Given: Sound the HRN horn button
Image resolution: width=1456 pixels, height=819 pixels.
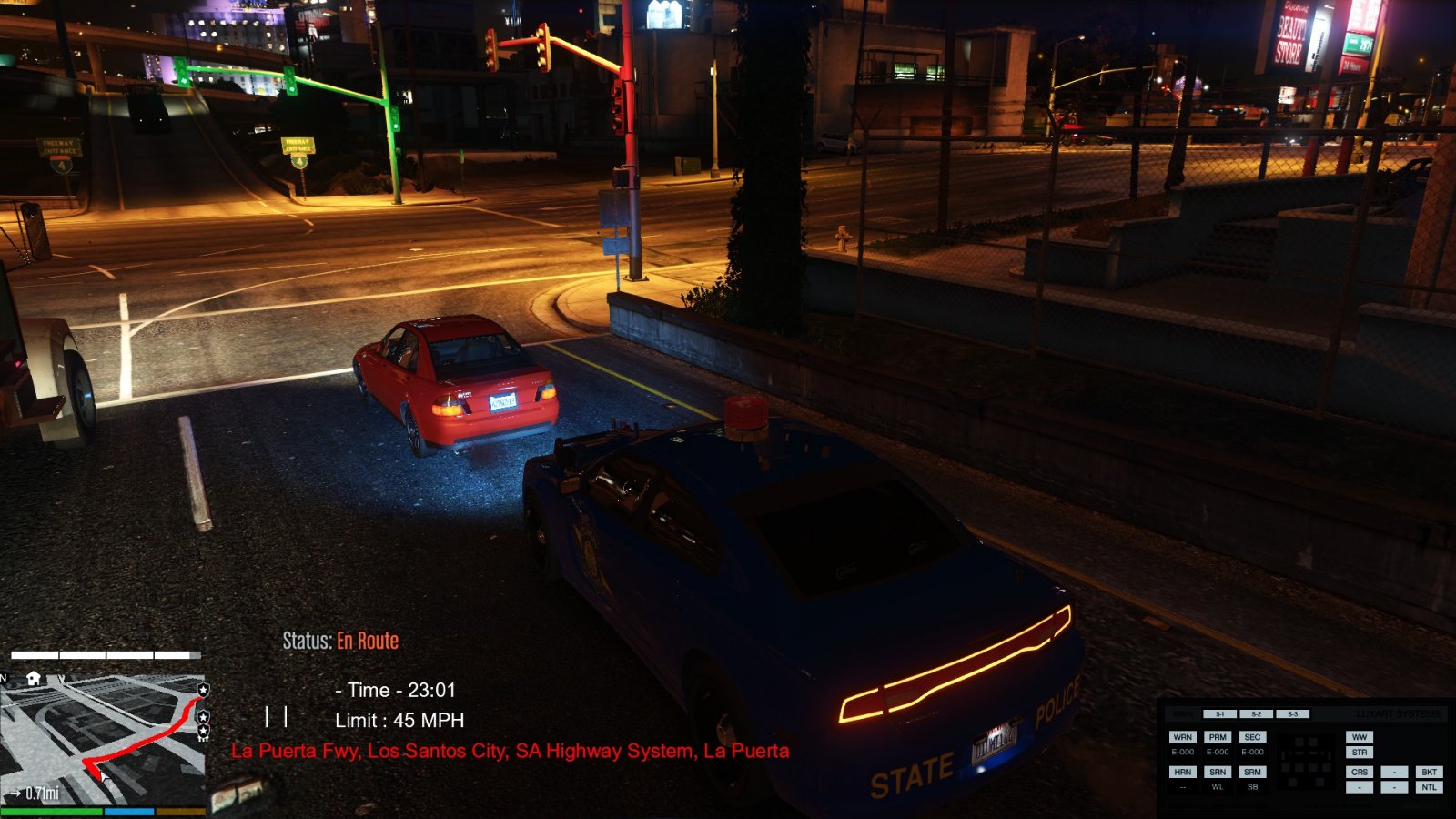Looking at the screenshot, I should click(x=1182, y=772).
